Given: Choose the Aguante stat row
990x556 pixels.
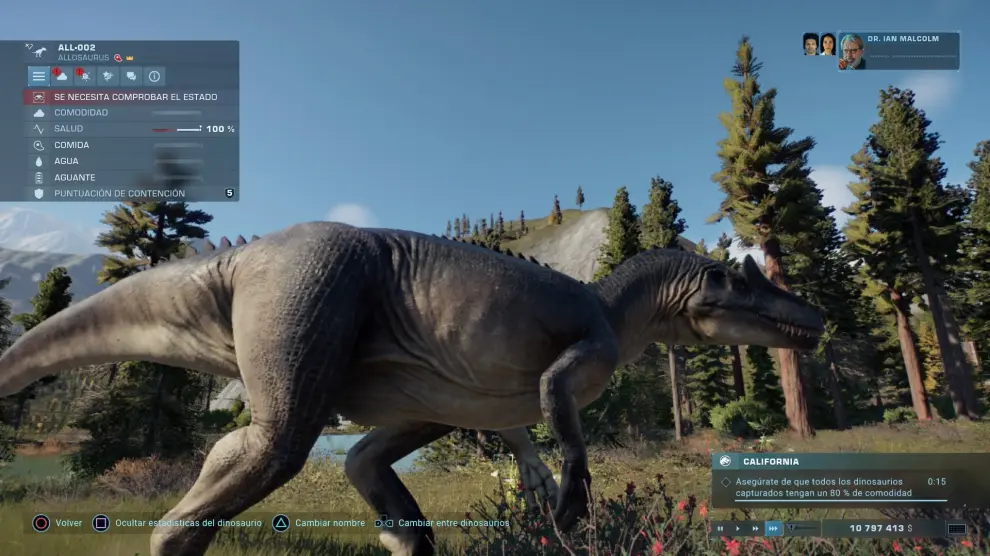Looking at the screenshot, I should [131, 177].
